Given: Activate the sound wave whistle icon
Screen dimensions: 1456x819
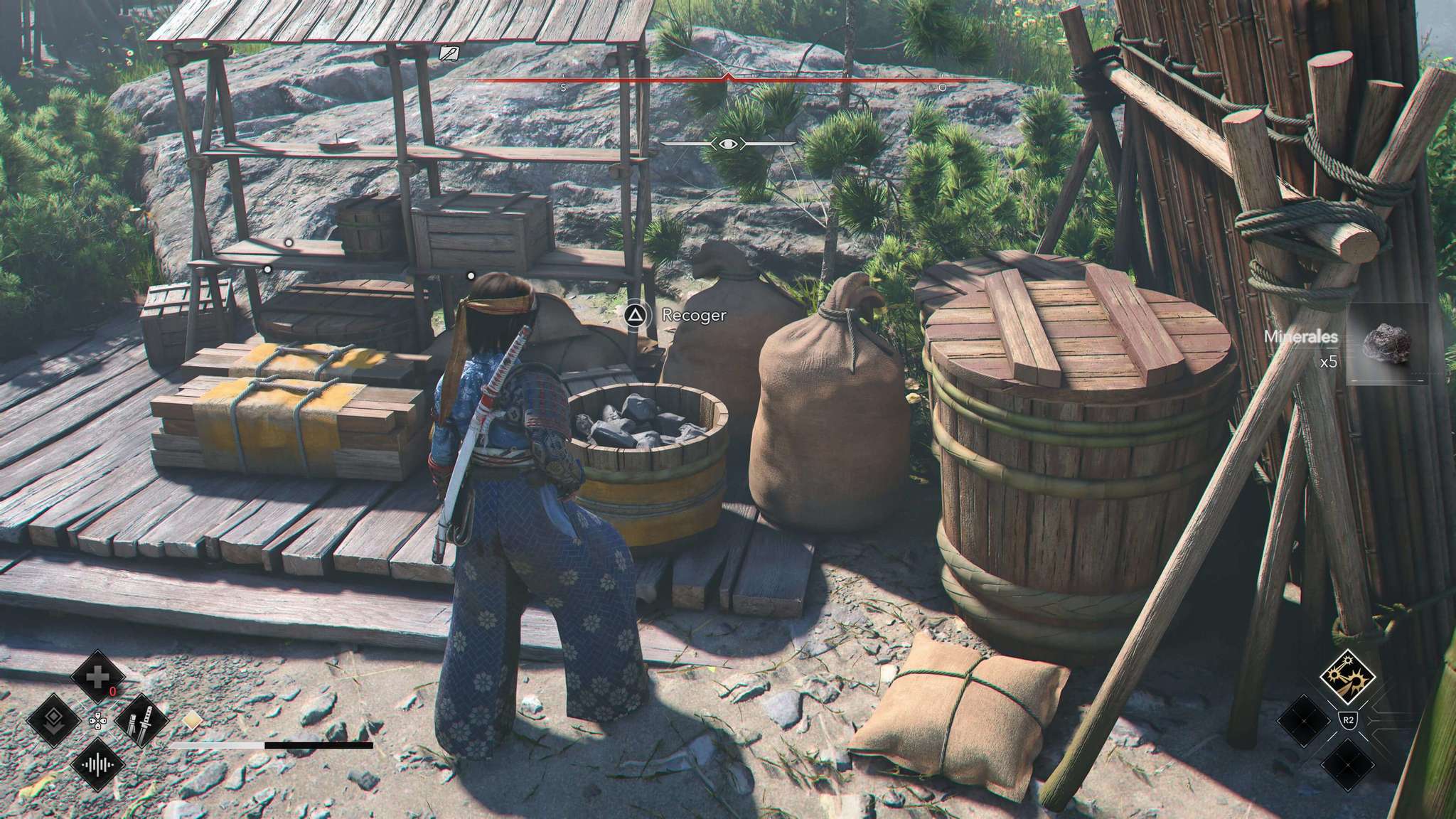Looking at the screenshot, I should click(97, 766).
